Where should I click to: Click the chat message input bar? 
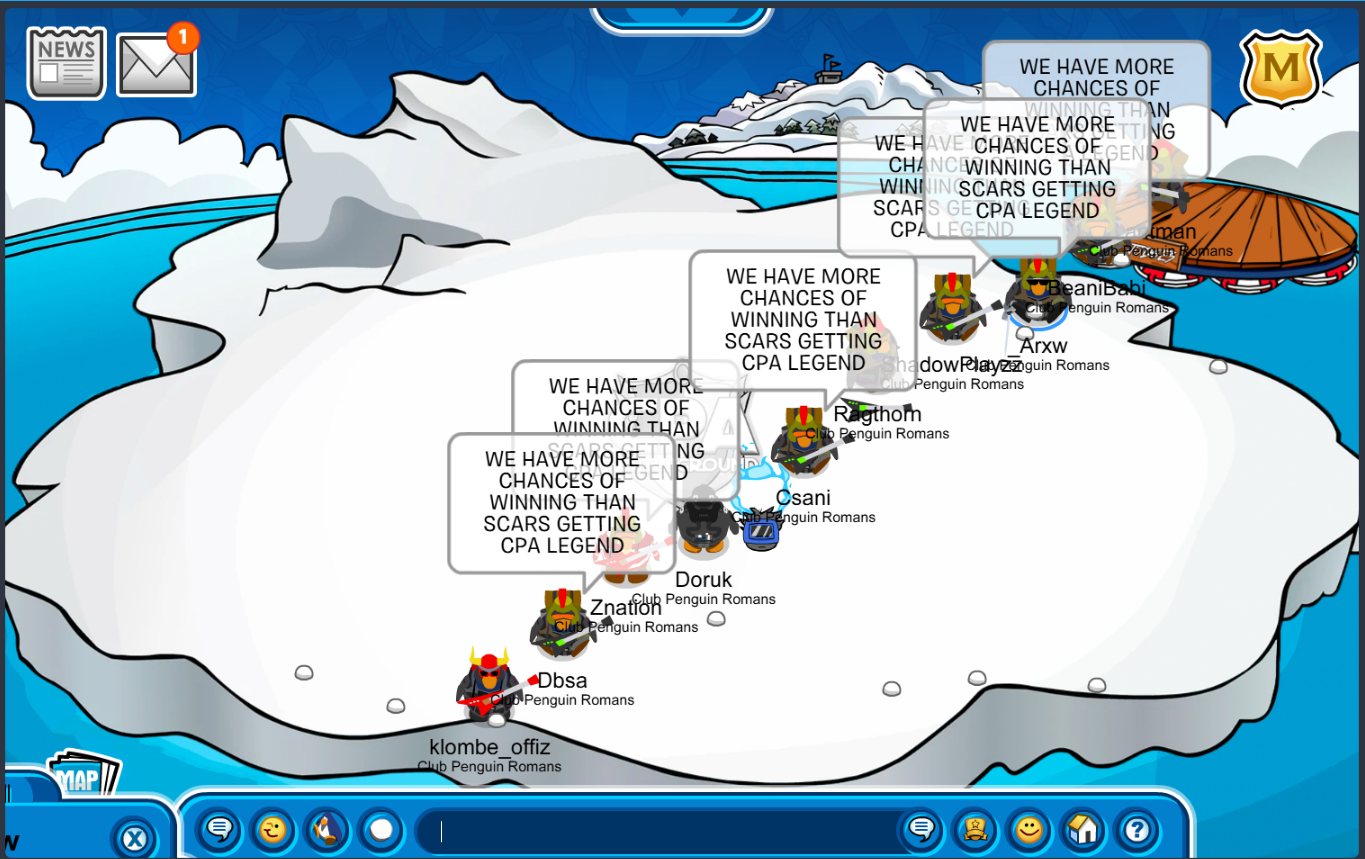tap(660, 830)
